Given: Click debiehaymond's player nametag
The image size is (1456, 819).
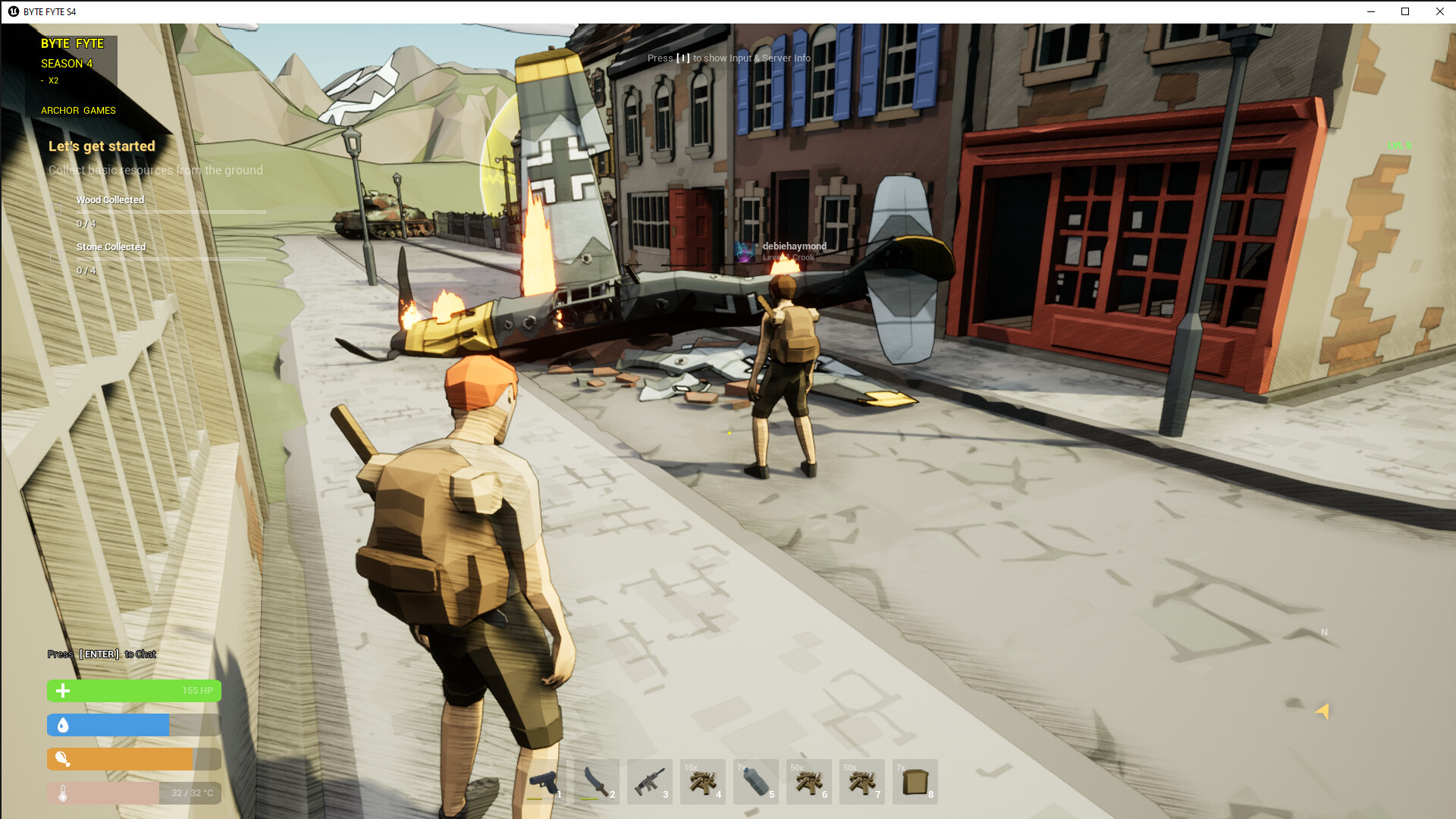Looking at the screenshot, I should (x=795, y=246).
